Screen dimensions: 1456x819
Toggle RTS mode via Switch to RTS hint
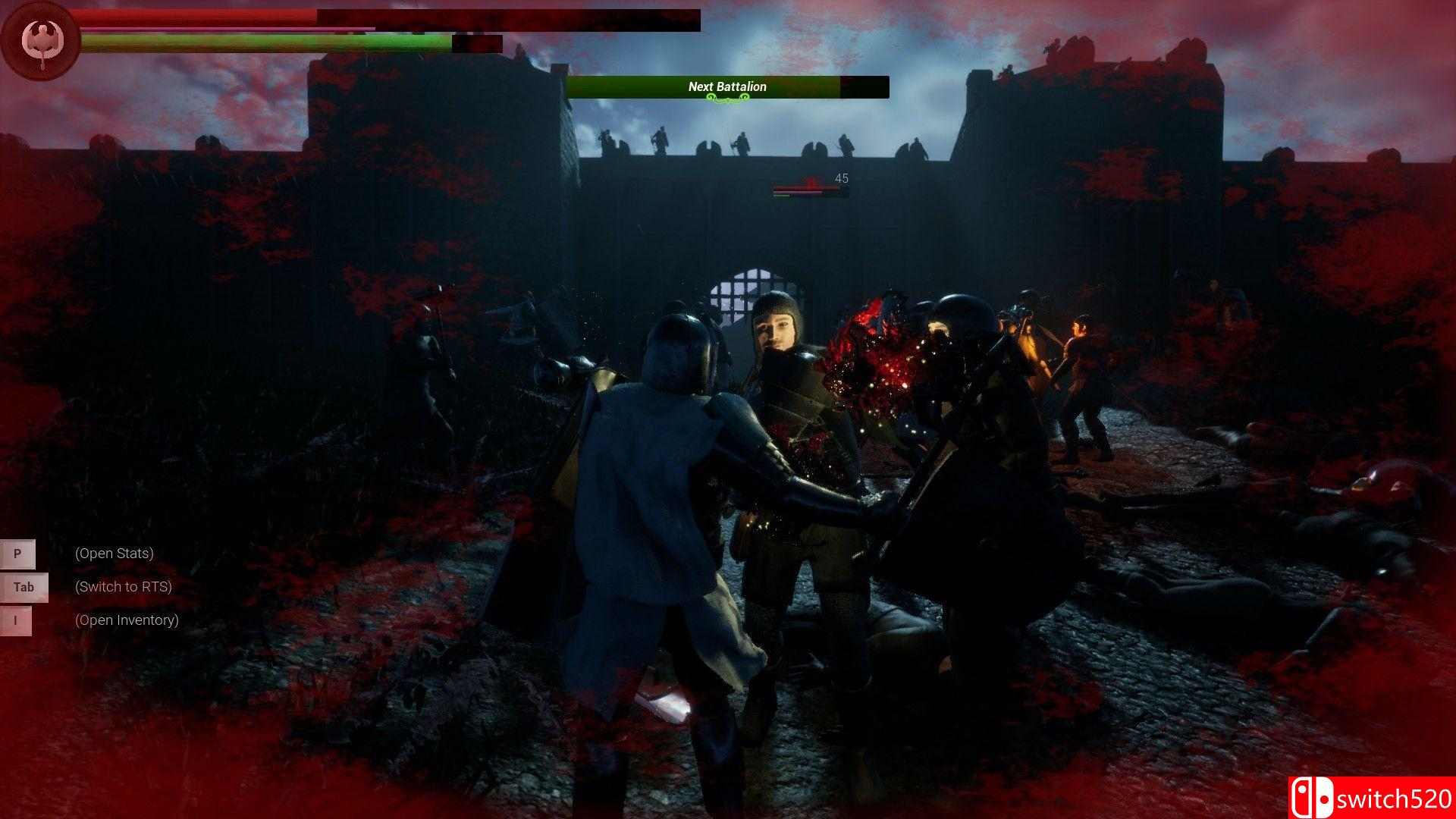[x=123, y=587]
